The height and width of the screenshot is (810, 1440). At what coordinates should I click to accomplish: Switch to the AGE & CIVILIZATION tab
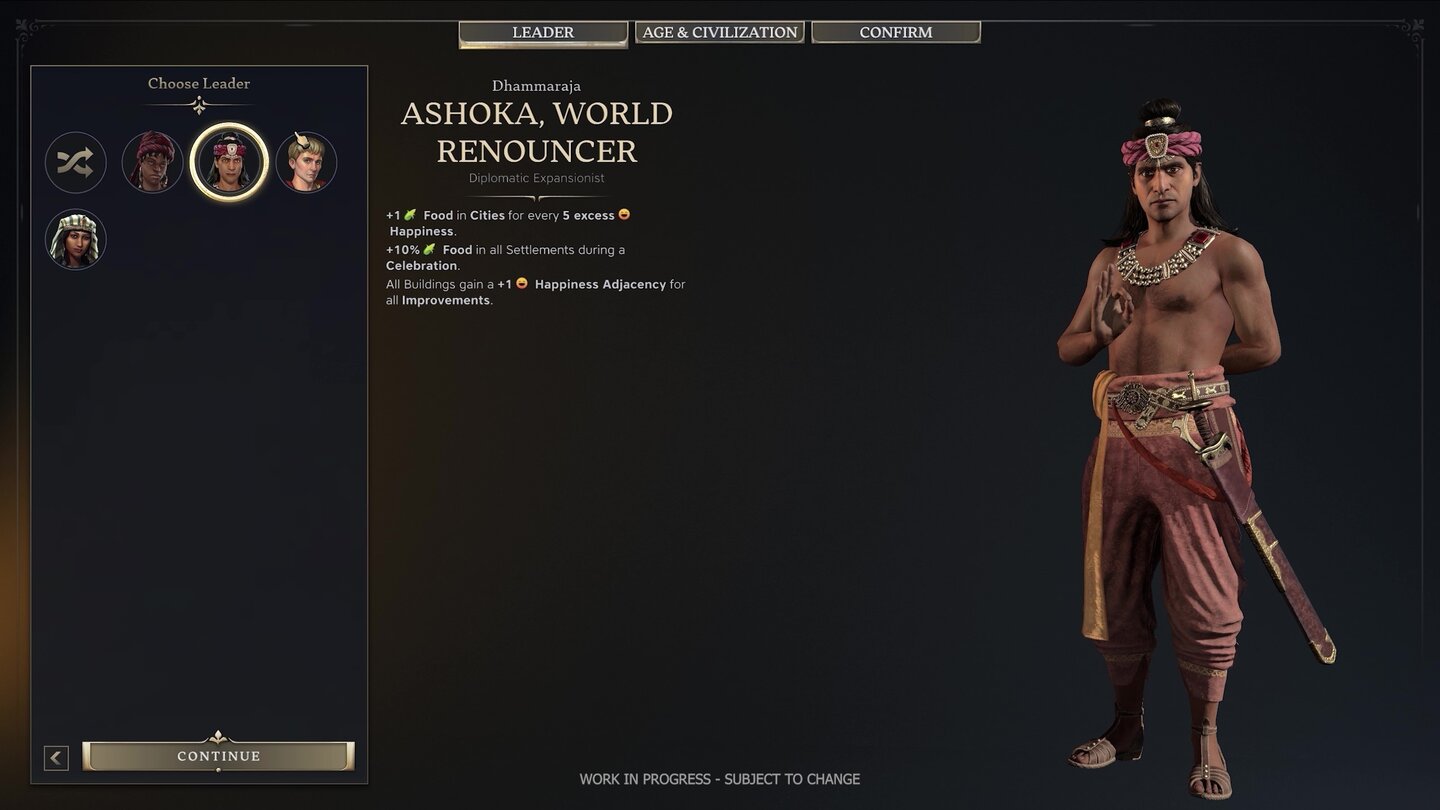[x=719, y=31]
